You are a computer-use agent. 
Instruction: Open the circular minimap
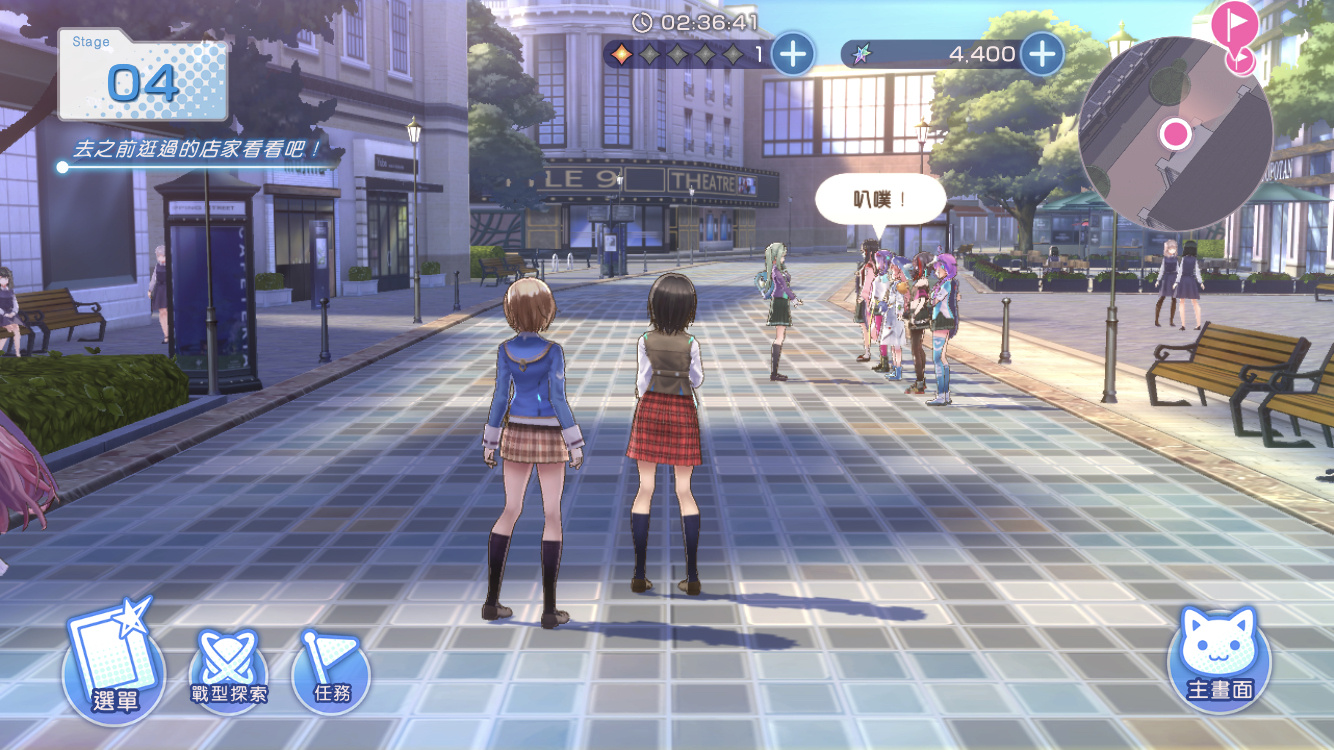(1175, 134)
